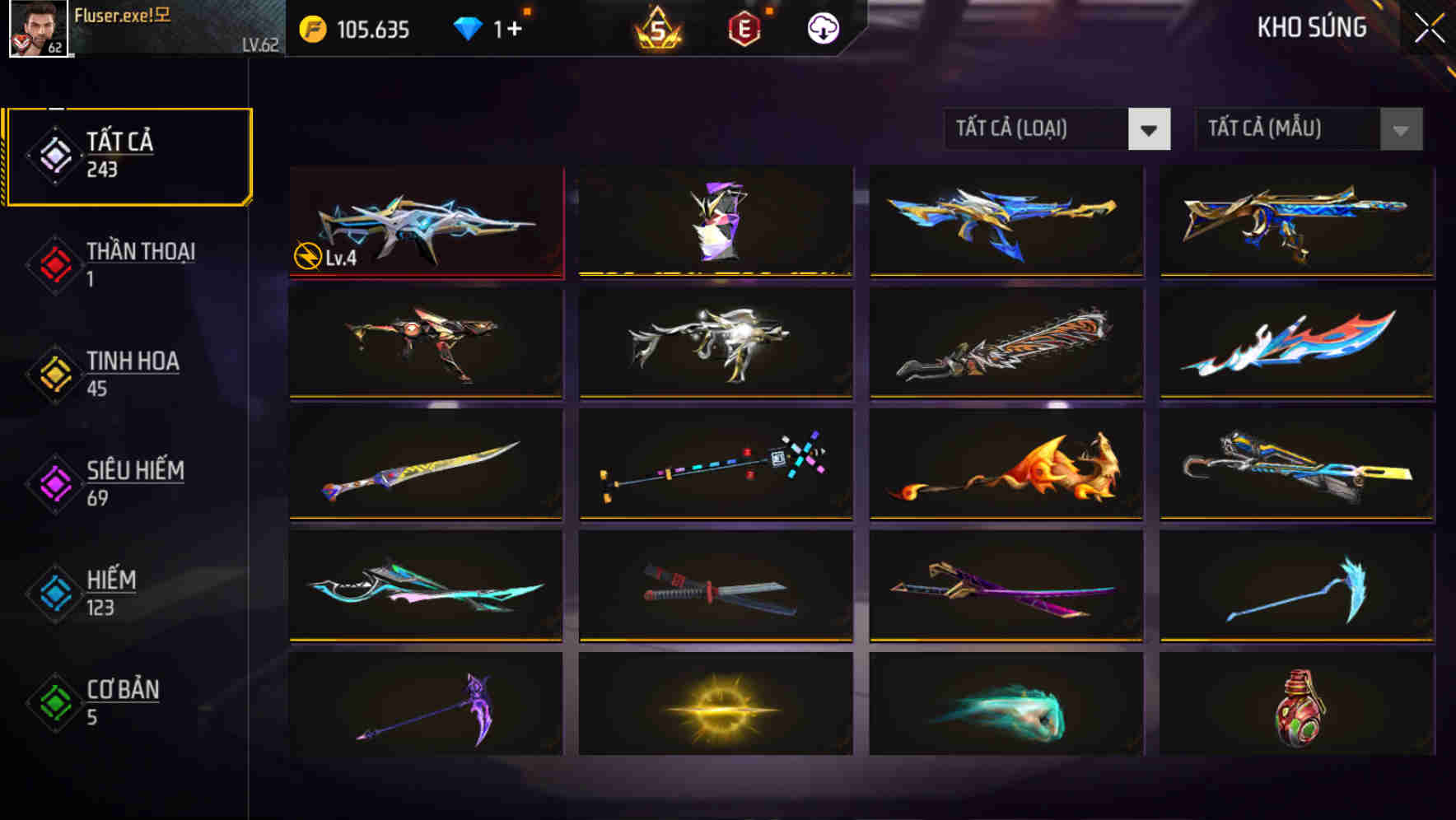The height and width of the screenshot is (820, 1456).
Task: Open the cloud download icon
Action: tap(822, 27)
